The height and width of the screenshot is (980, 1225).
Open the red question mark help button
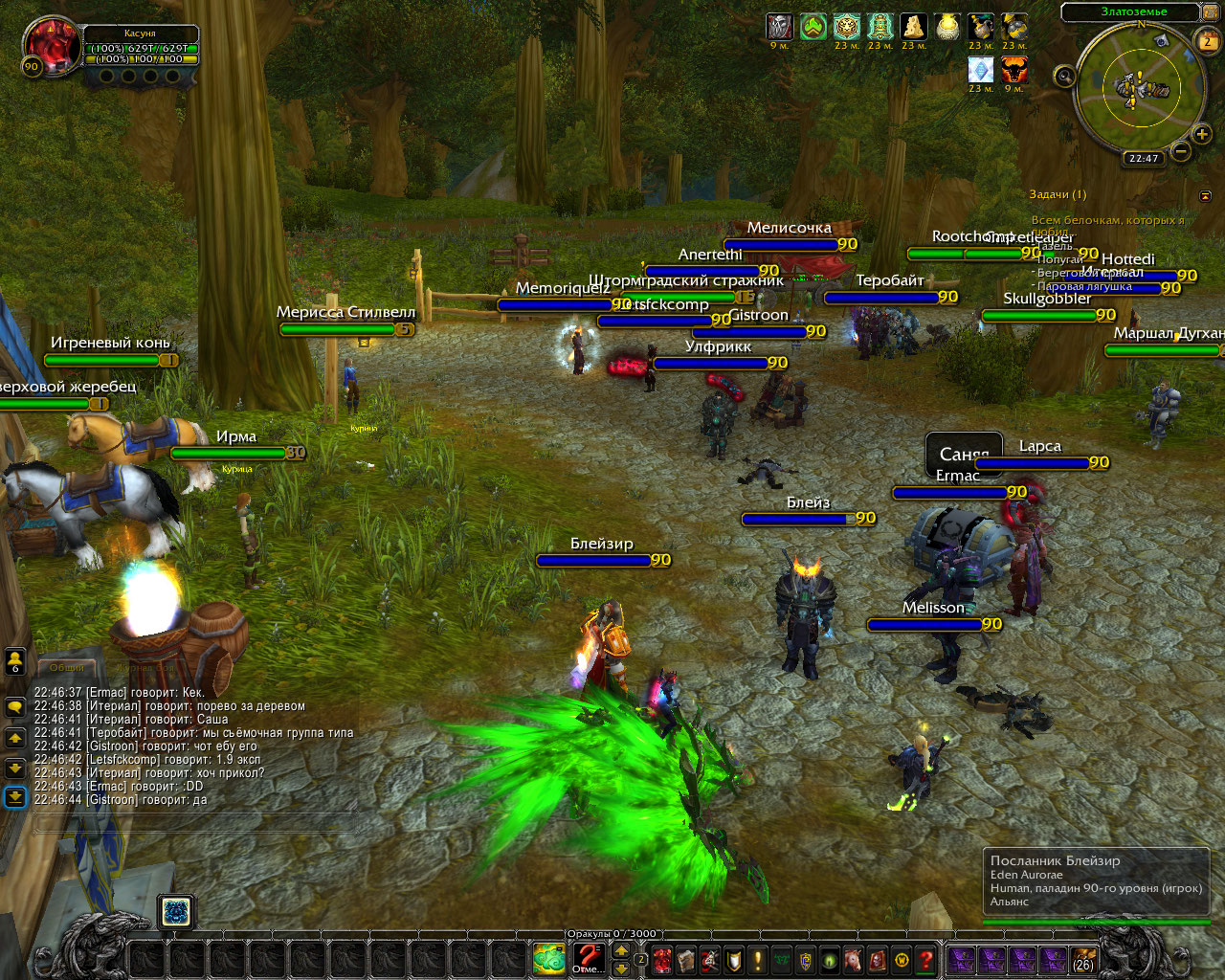[925, 959]
